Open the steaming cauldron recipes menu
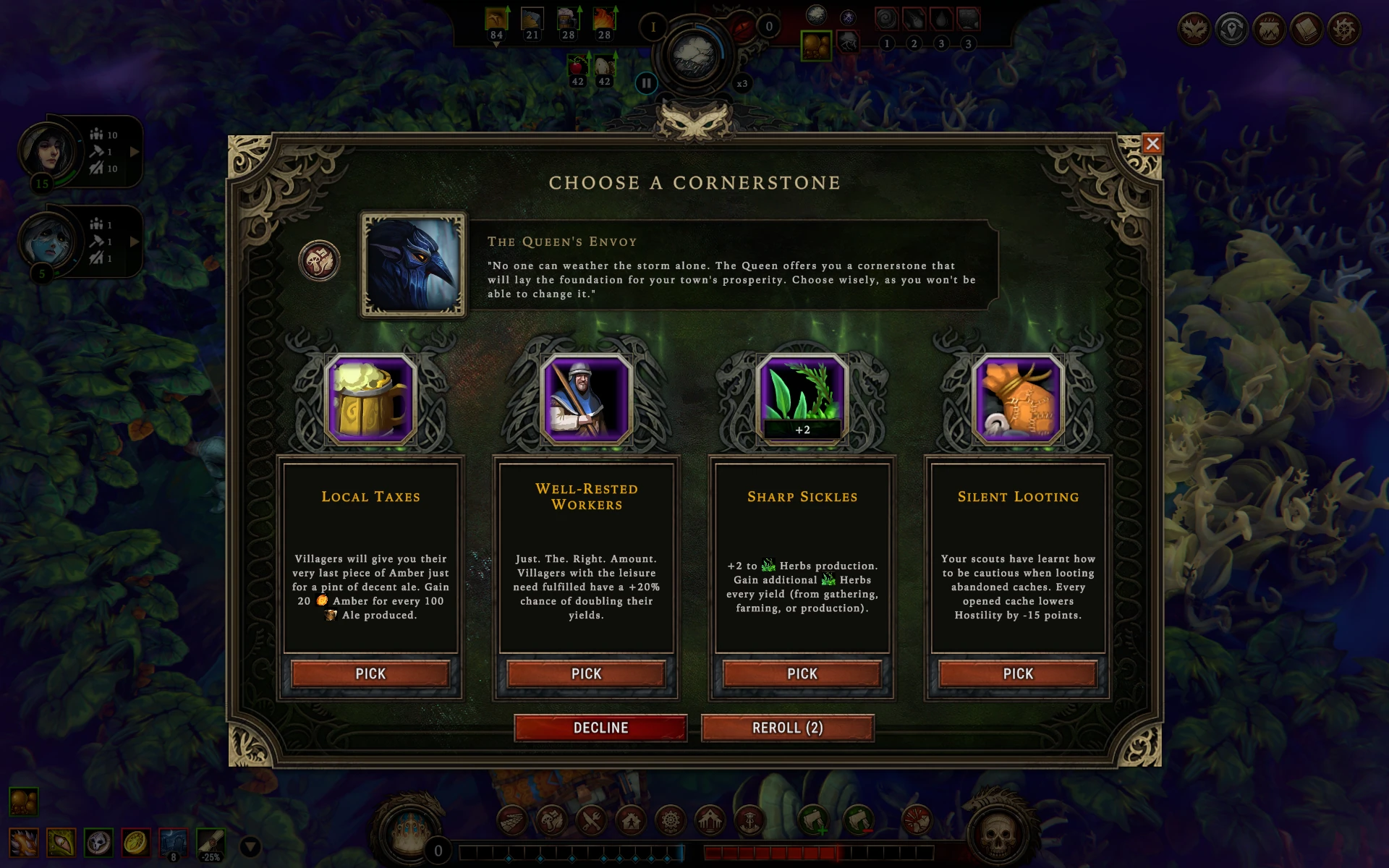This screenshot has width=1389, height=868. point(1269,30)
